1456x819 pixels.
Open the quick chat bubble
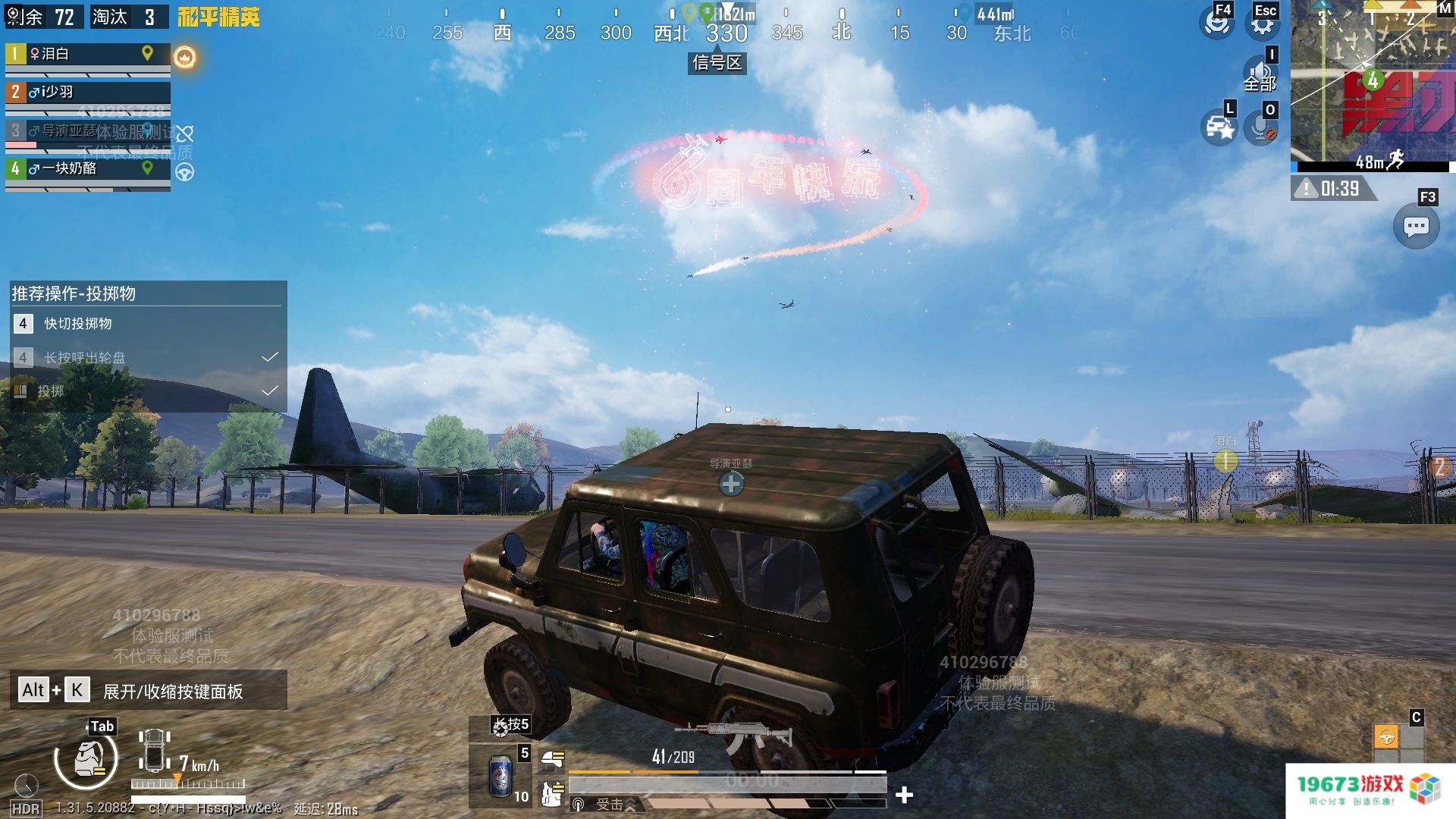[x=1416, y=226]
